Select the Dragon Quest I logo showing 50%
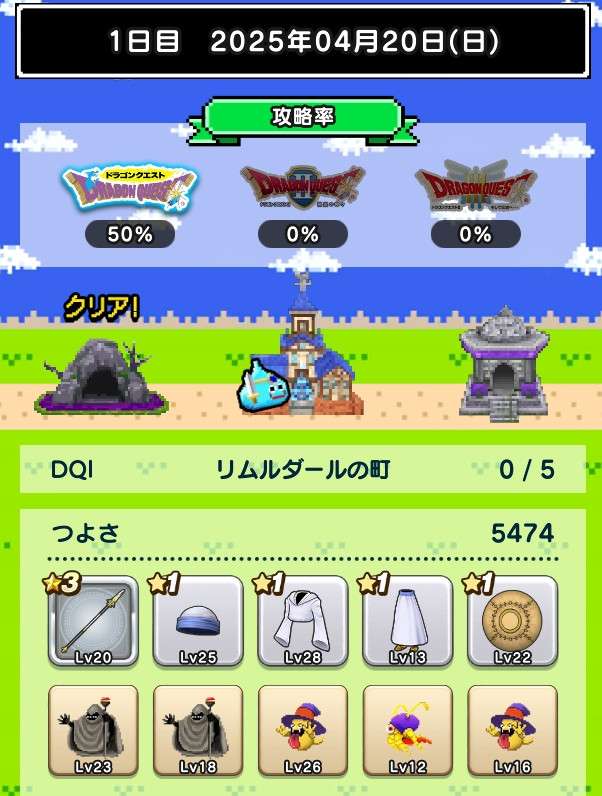The image size is (602, 796). pos(130,190)
